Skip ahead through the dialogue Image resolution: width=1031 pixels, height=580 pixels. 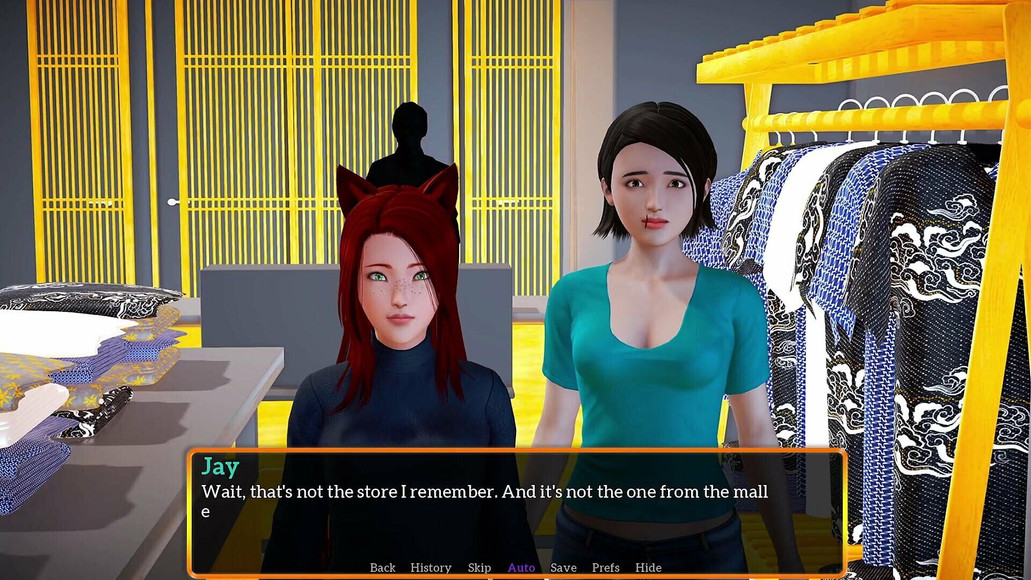[x=479, y=568]
